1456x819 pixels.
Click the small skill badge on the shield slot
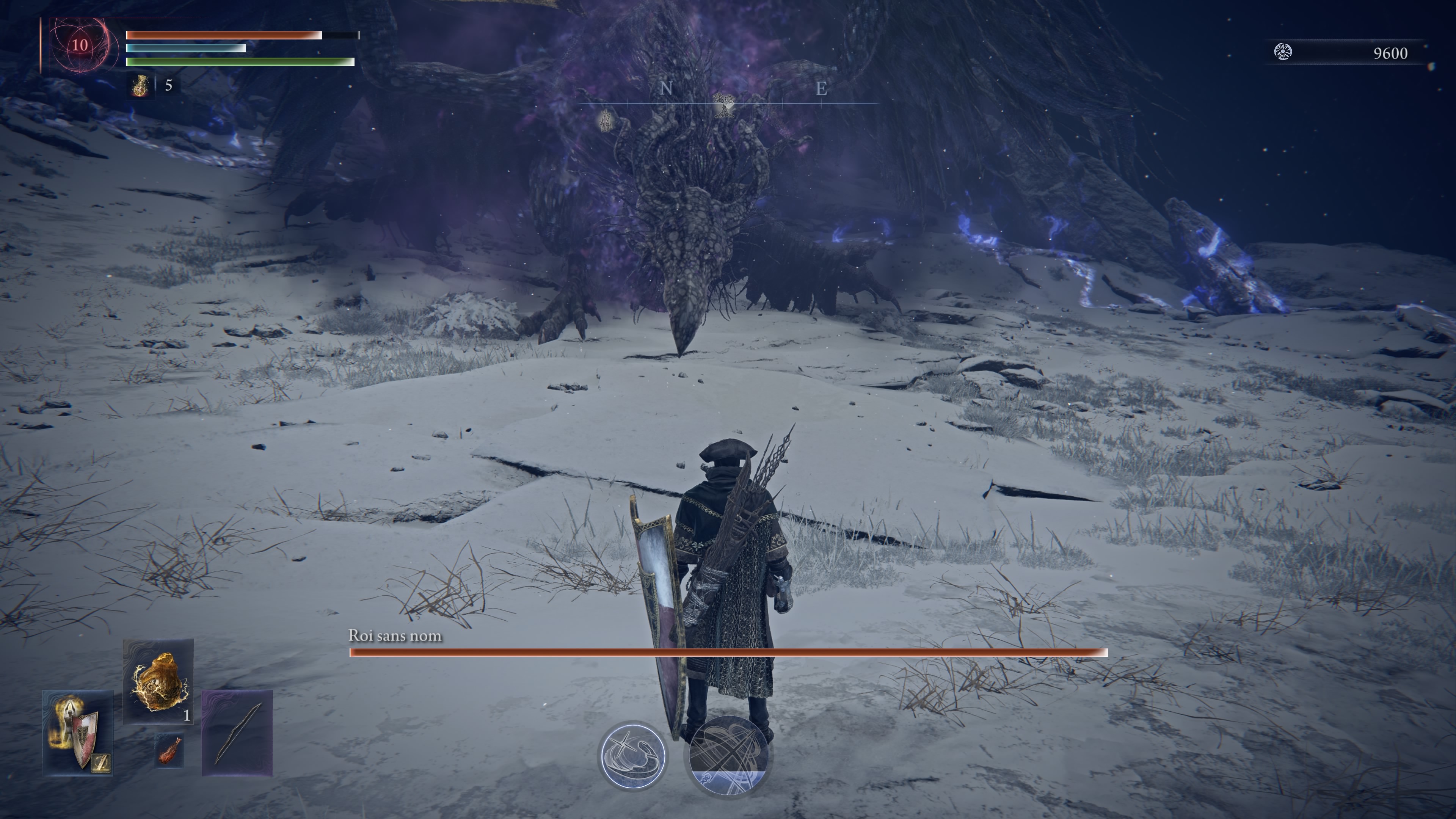[x=102, y=764]
